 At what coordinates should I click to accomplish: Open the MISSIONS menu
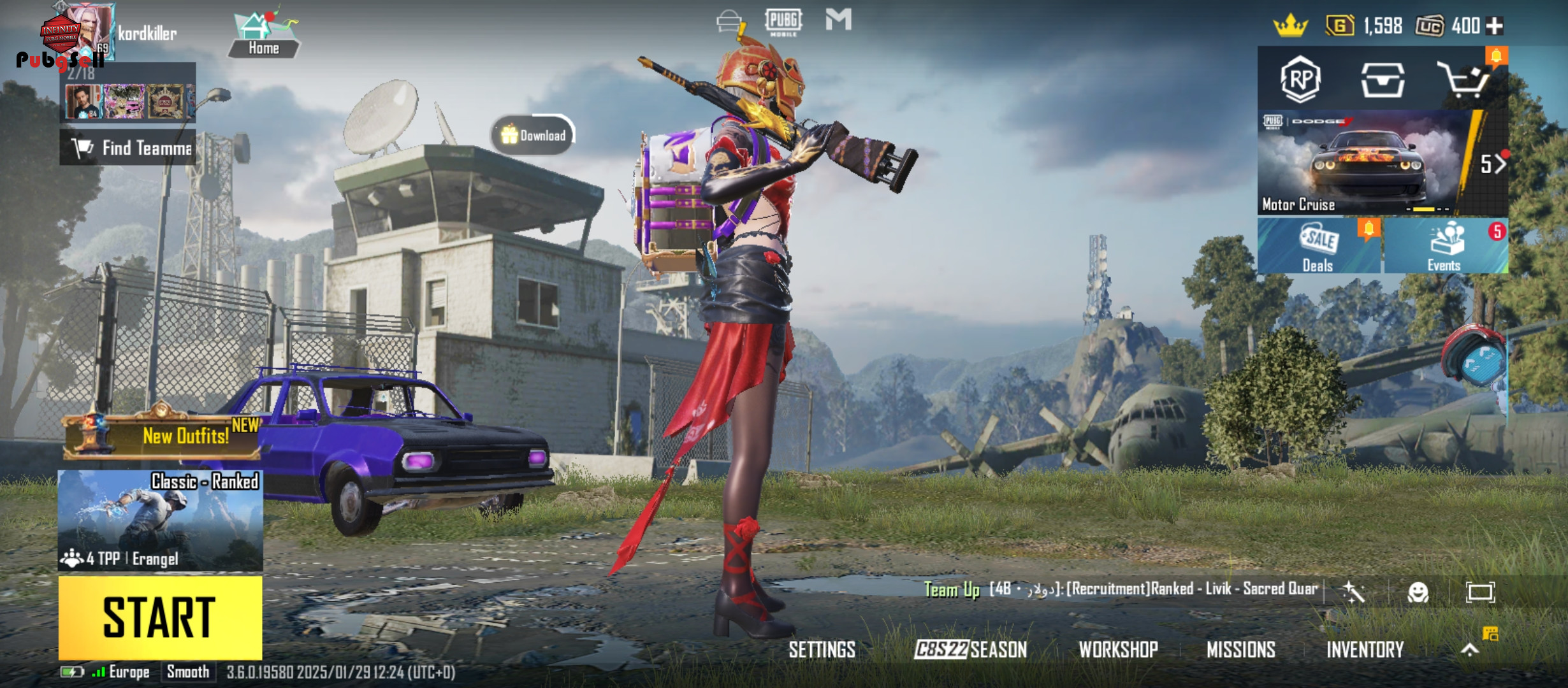(x=1241, y=649)
